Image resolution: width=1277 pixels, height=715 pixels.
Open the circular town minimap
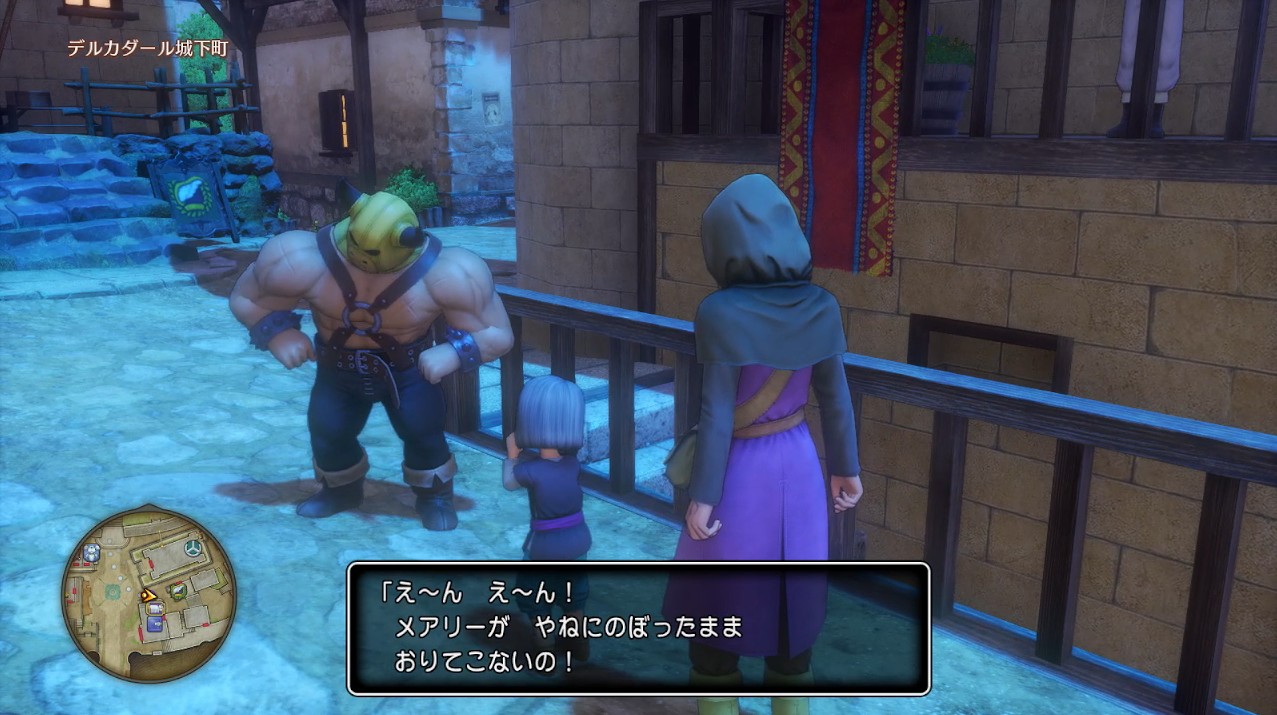[x=148, y=594]
